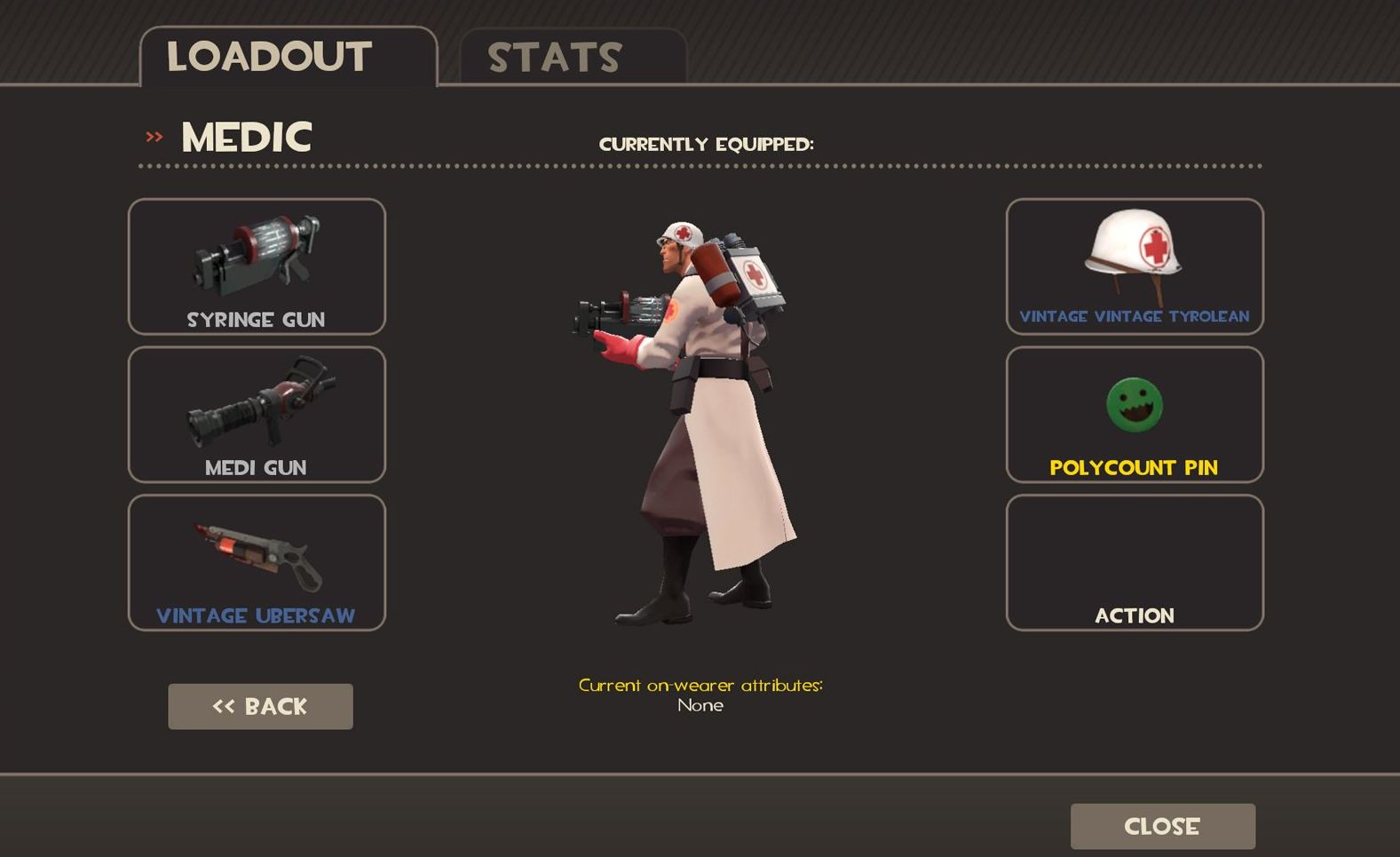The width and height of the screenshot is (1400, 857).
Task: Go back with the Back button
Action: pos(260,706)
